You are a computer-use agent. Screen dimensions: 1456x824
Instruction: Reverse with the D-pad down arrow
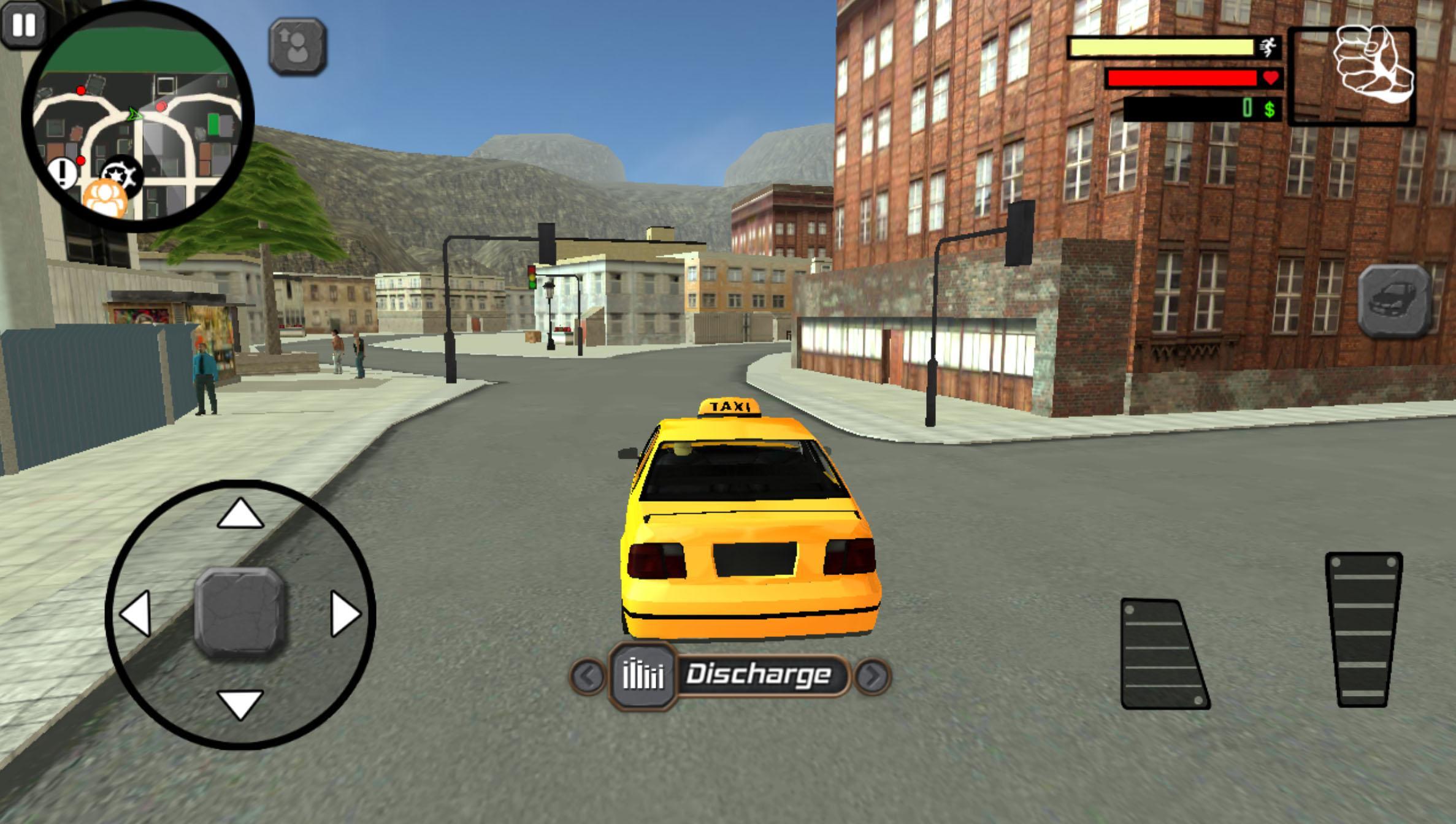[240, 705]
